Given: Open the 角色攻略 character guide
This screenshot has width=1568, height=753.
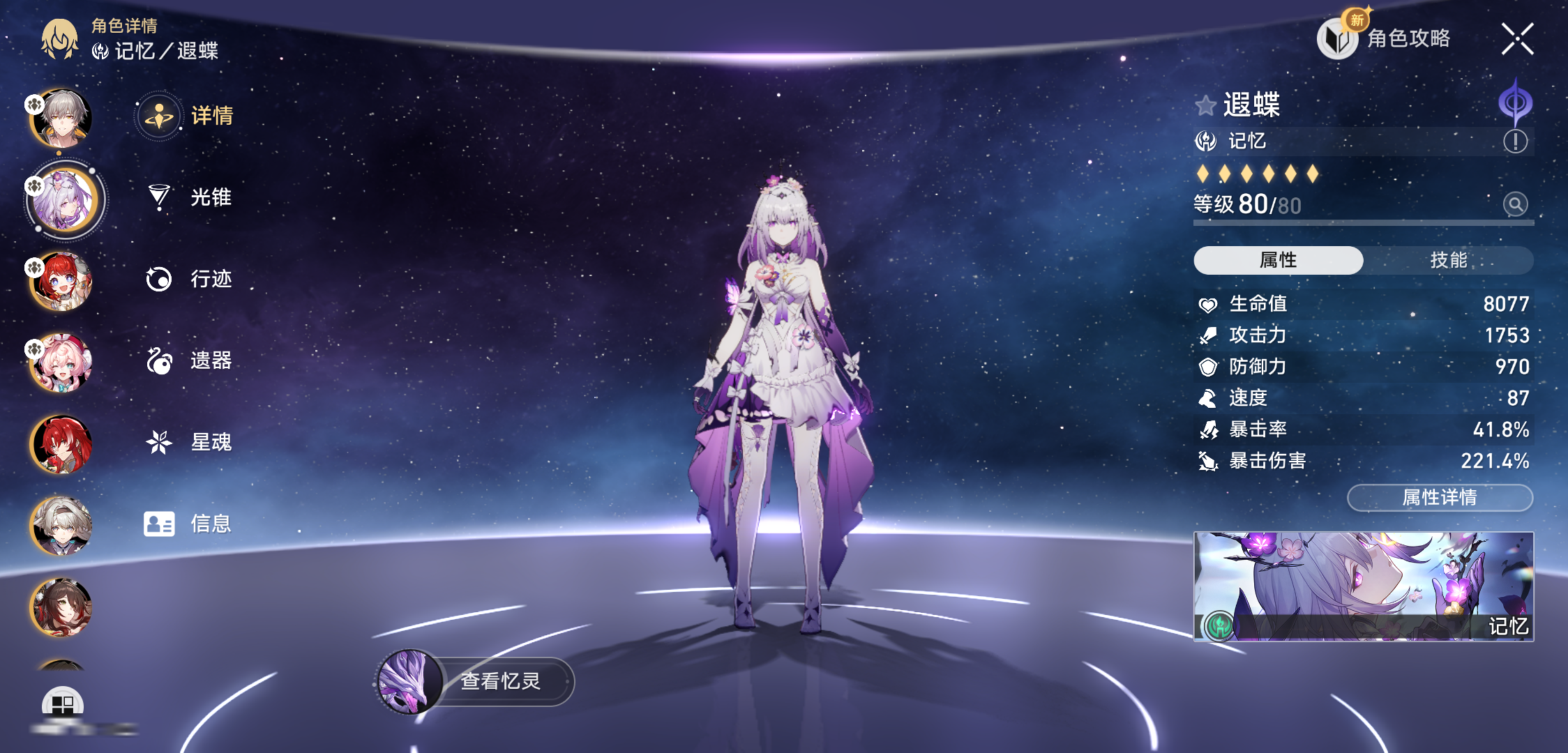Looking at the screenshot, I should pos(1385,38).
